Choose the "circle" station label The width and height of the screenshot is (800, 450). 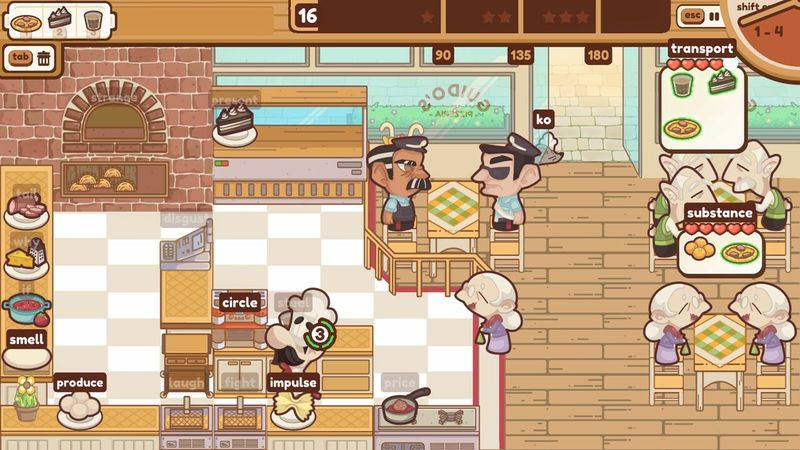(240, 302)
